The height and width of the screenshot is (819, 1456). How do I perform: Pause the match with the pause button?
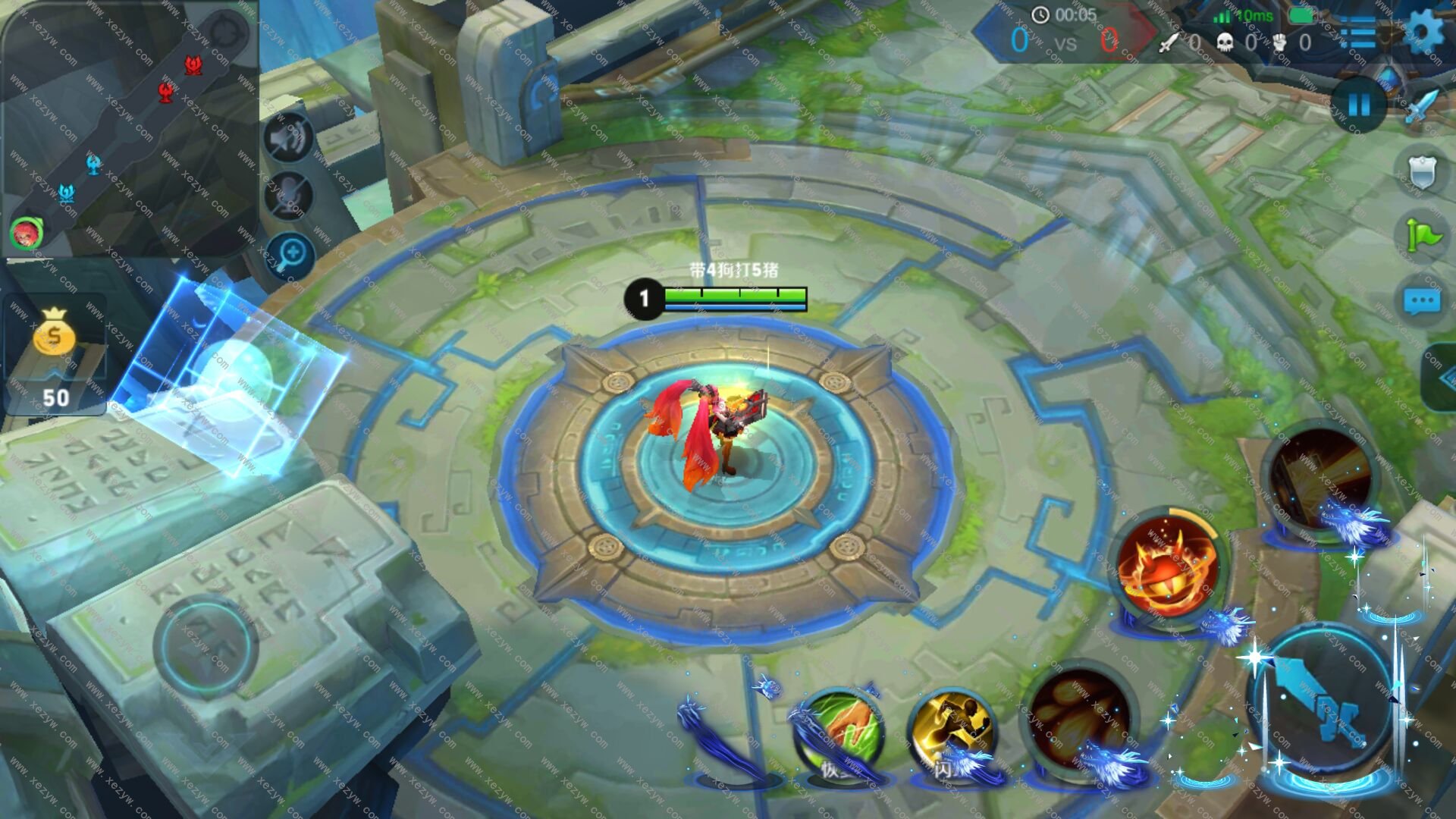pyautogui.click(x=1359, y=105)
